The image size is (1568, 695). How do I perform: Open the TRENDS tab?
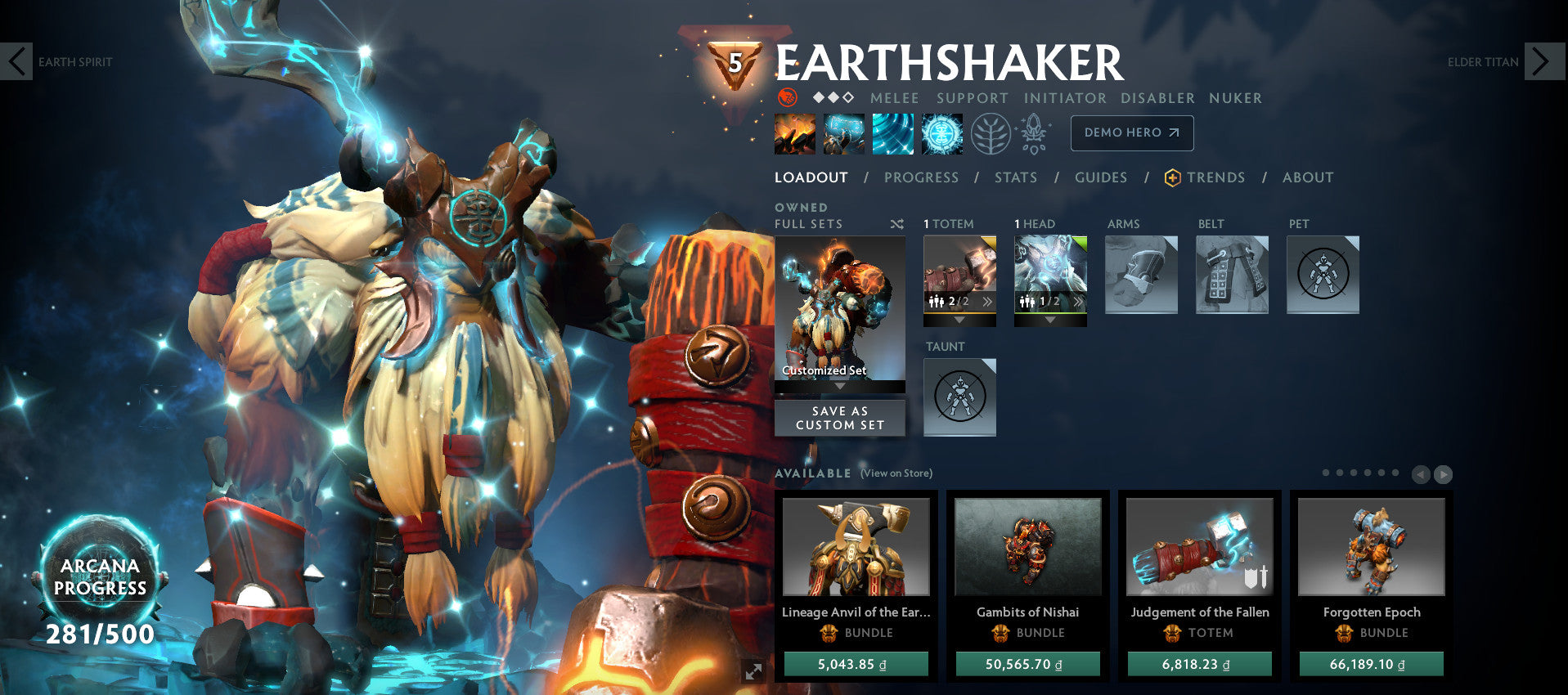pos(1217,177)
